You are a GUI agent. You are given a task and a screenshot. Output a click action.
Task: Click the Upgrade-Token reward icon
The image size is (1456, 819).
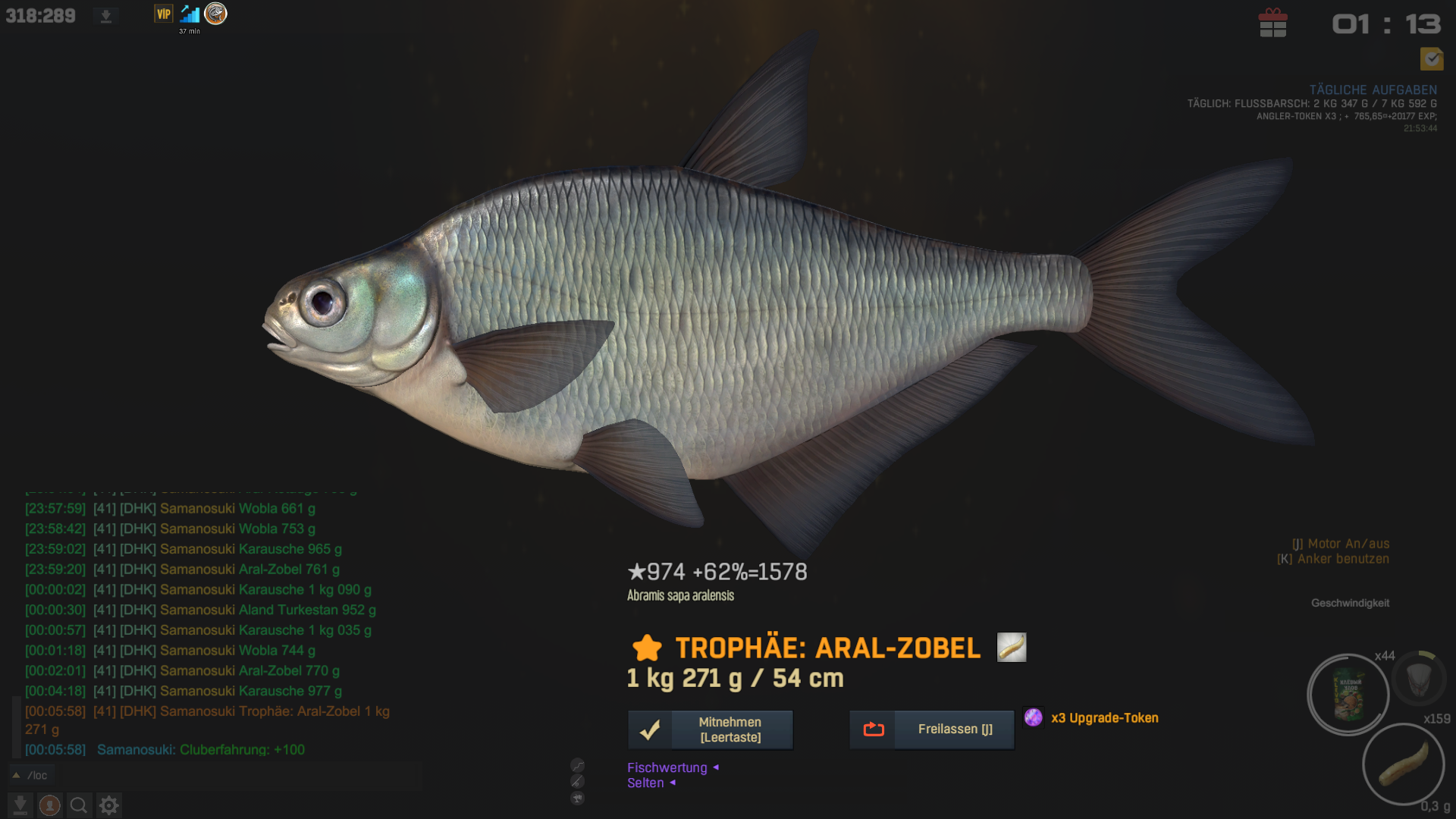[x=1033, y=717]
